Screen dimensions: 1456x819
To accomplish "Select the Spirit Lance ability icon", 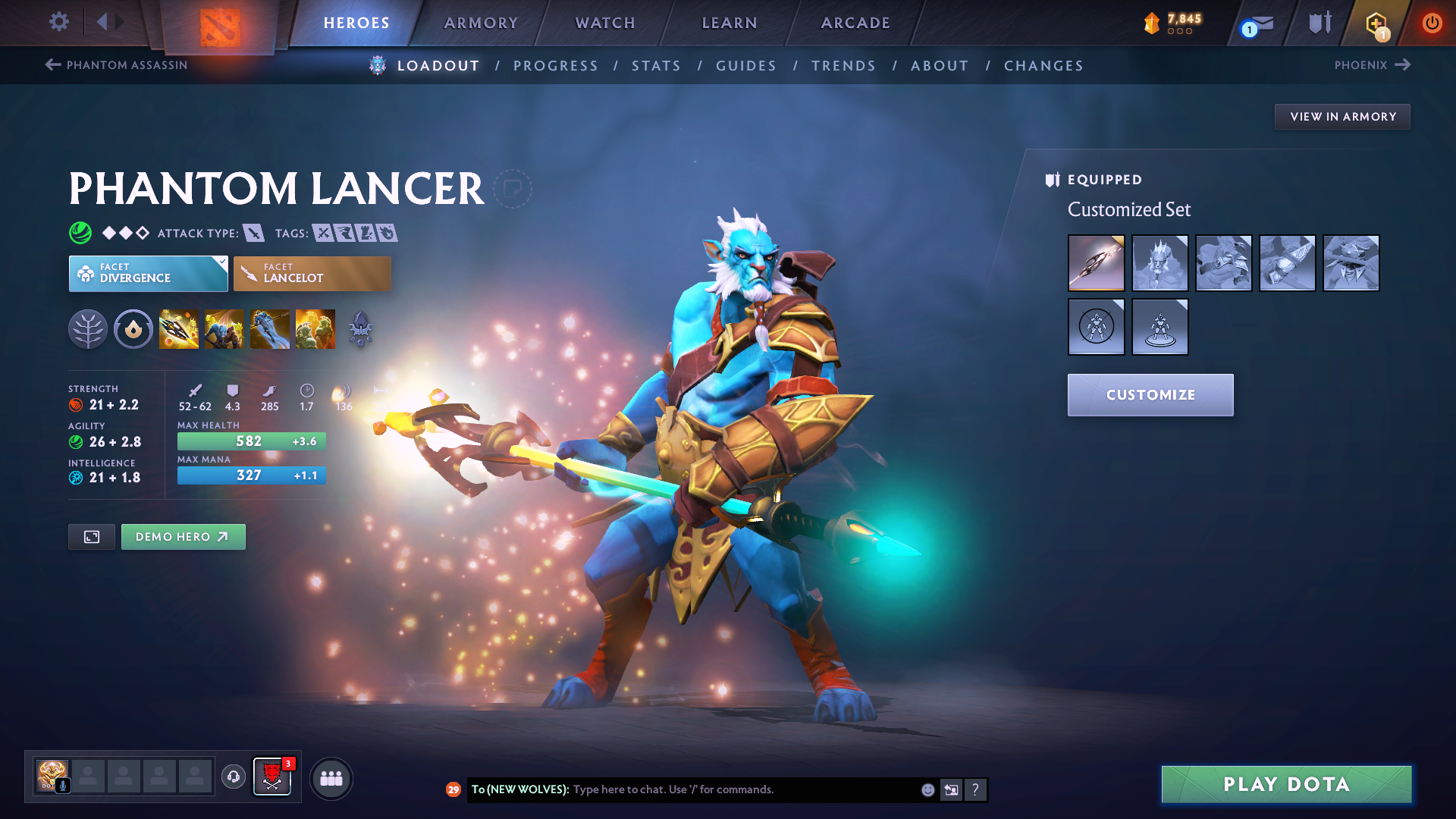I will (179, 328).
